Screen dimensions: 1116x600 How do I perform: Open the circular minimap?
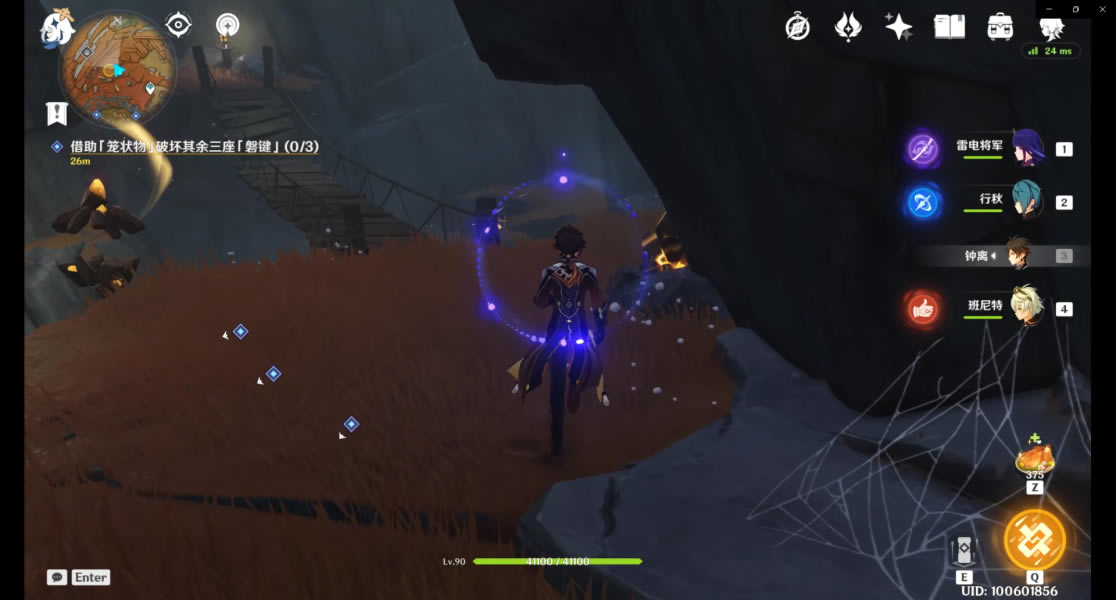point(117,68)
